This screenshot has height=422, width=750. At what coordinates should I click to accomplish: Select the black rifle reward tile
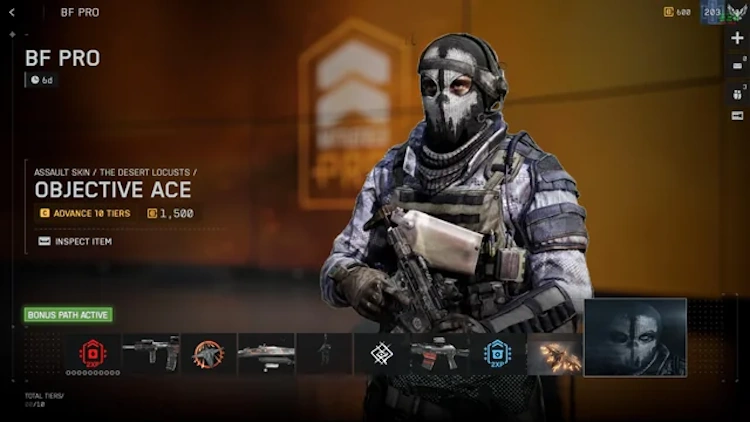[150, 353]
